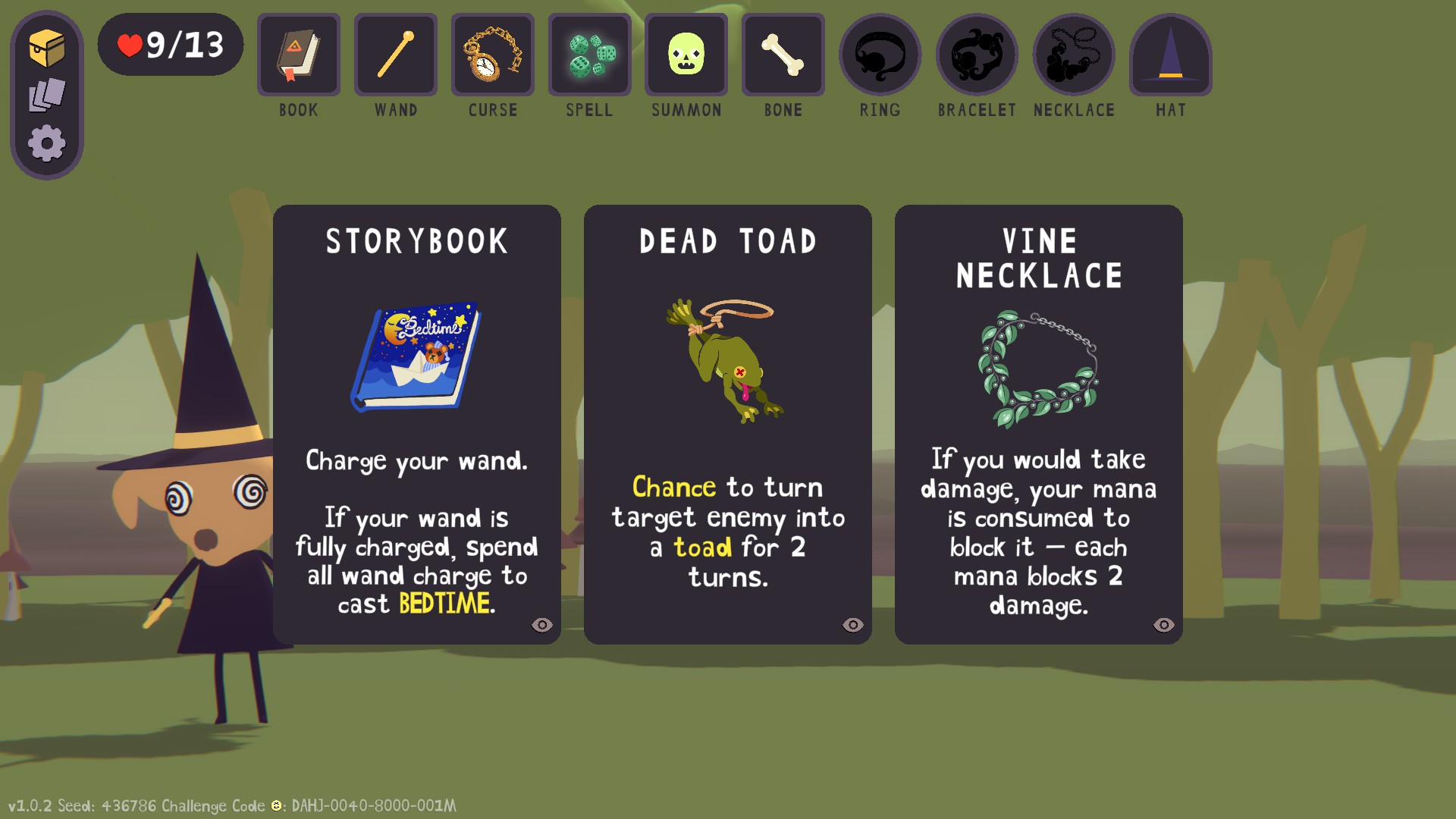Inspect the Wand equipment slot
The image size is (1456, 819).
coord(396,55)
